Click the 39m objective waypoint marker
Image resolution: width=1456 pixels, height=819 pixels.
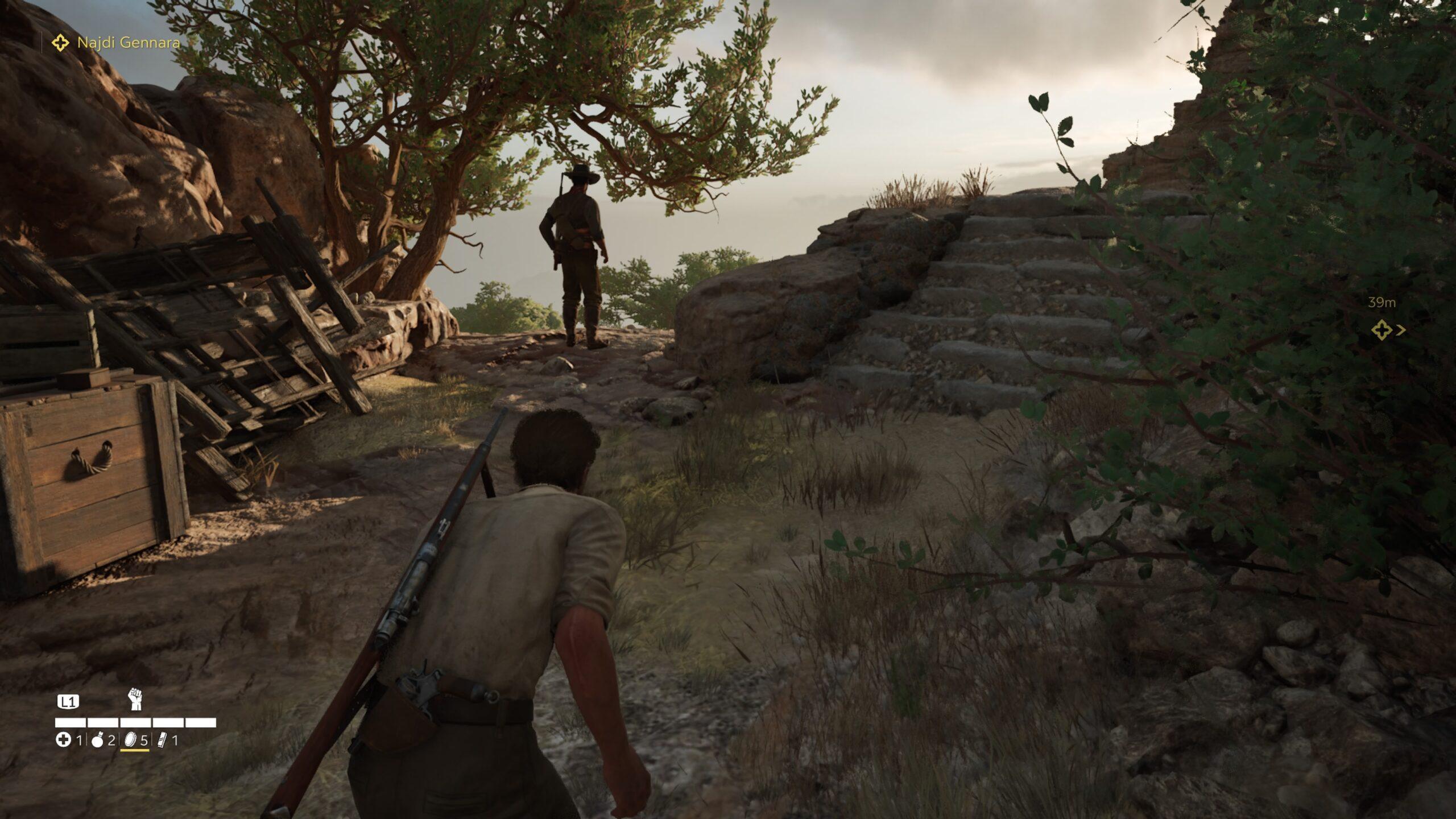(x=1381, y=330)
